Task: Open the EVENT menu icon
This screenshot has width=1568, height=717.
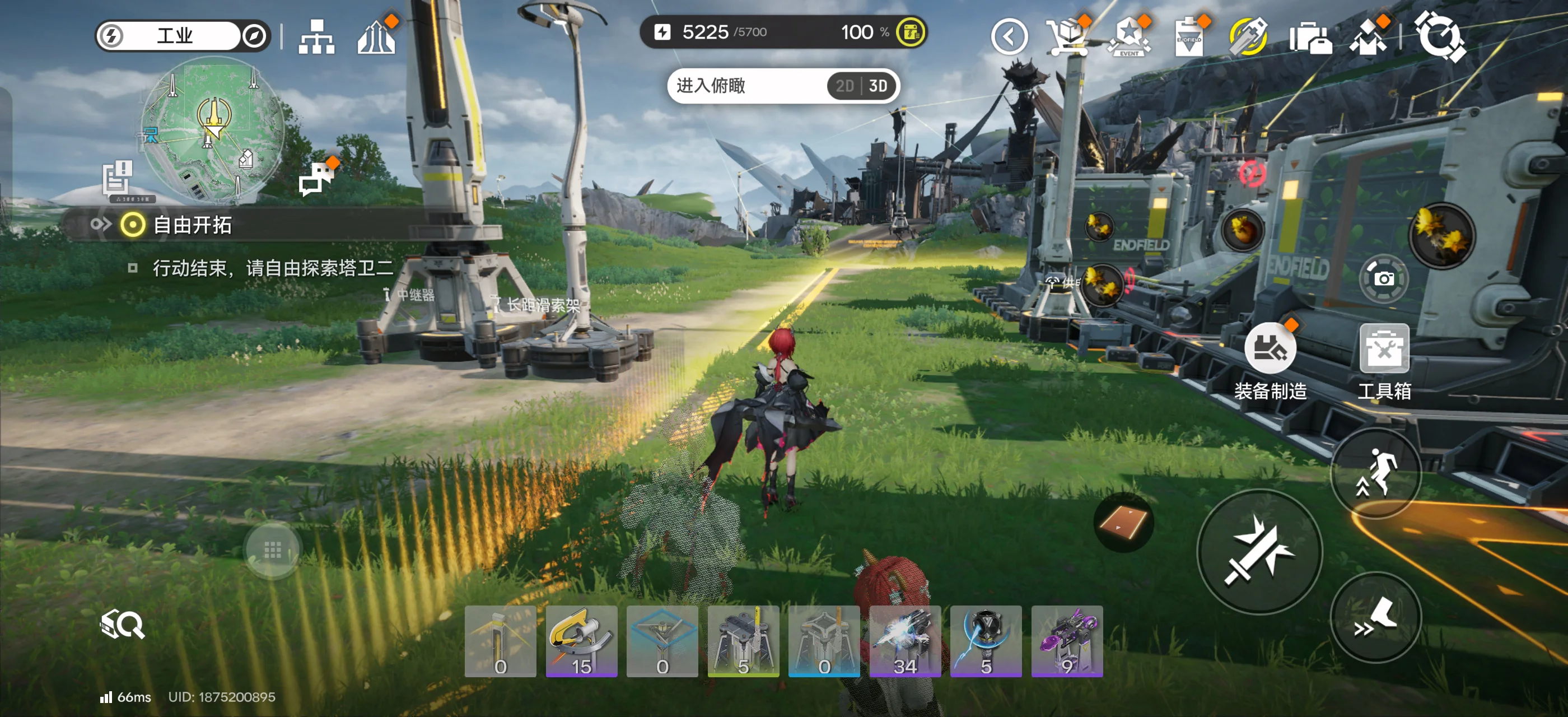Action: pos(1129,36)
